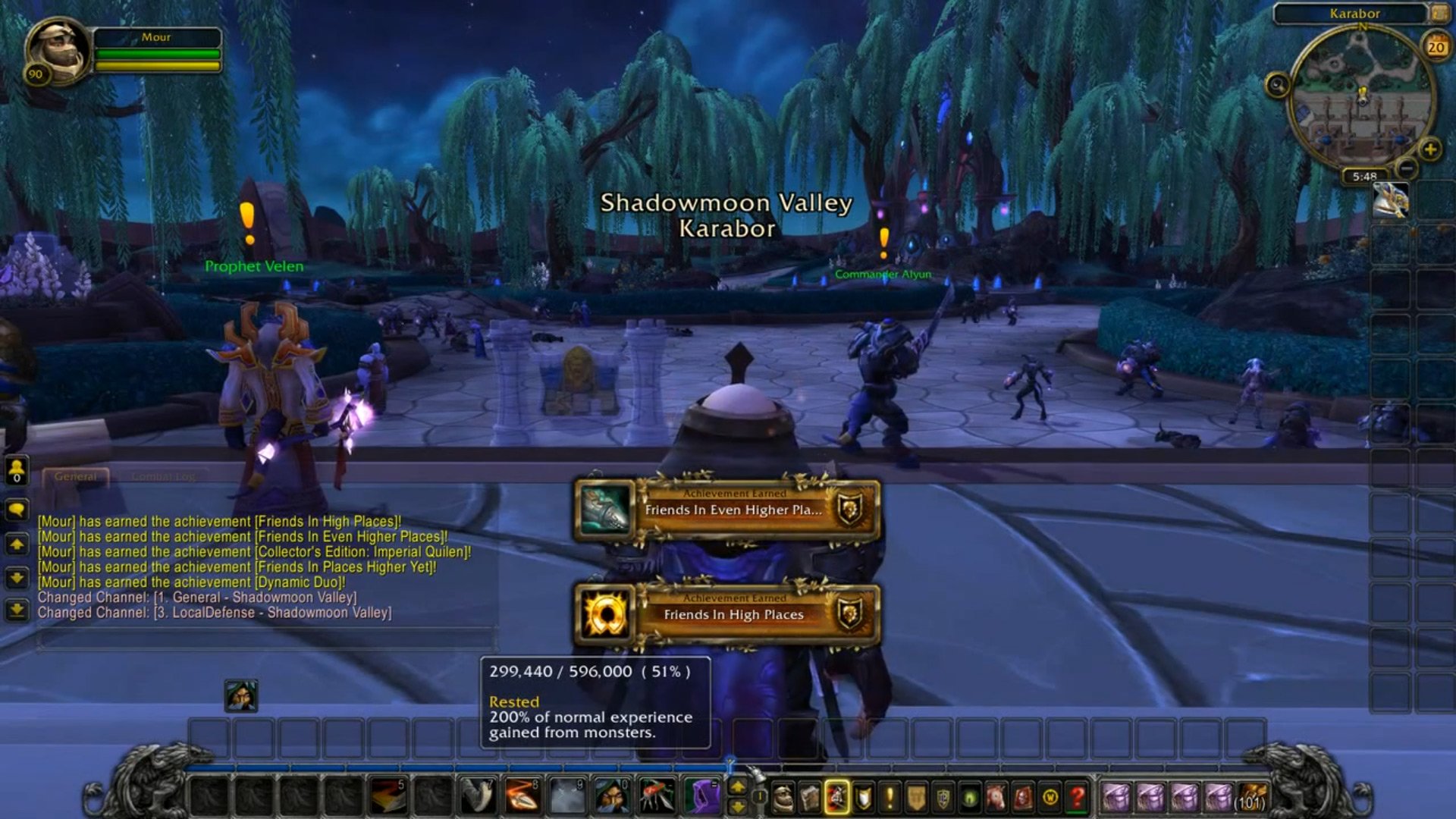The height and width of the screenshot is (819, 1456).
Task: Open the backpack showing 101 free slots
Action: coord(1252,797)
